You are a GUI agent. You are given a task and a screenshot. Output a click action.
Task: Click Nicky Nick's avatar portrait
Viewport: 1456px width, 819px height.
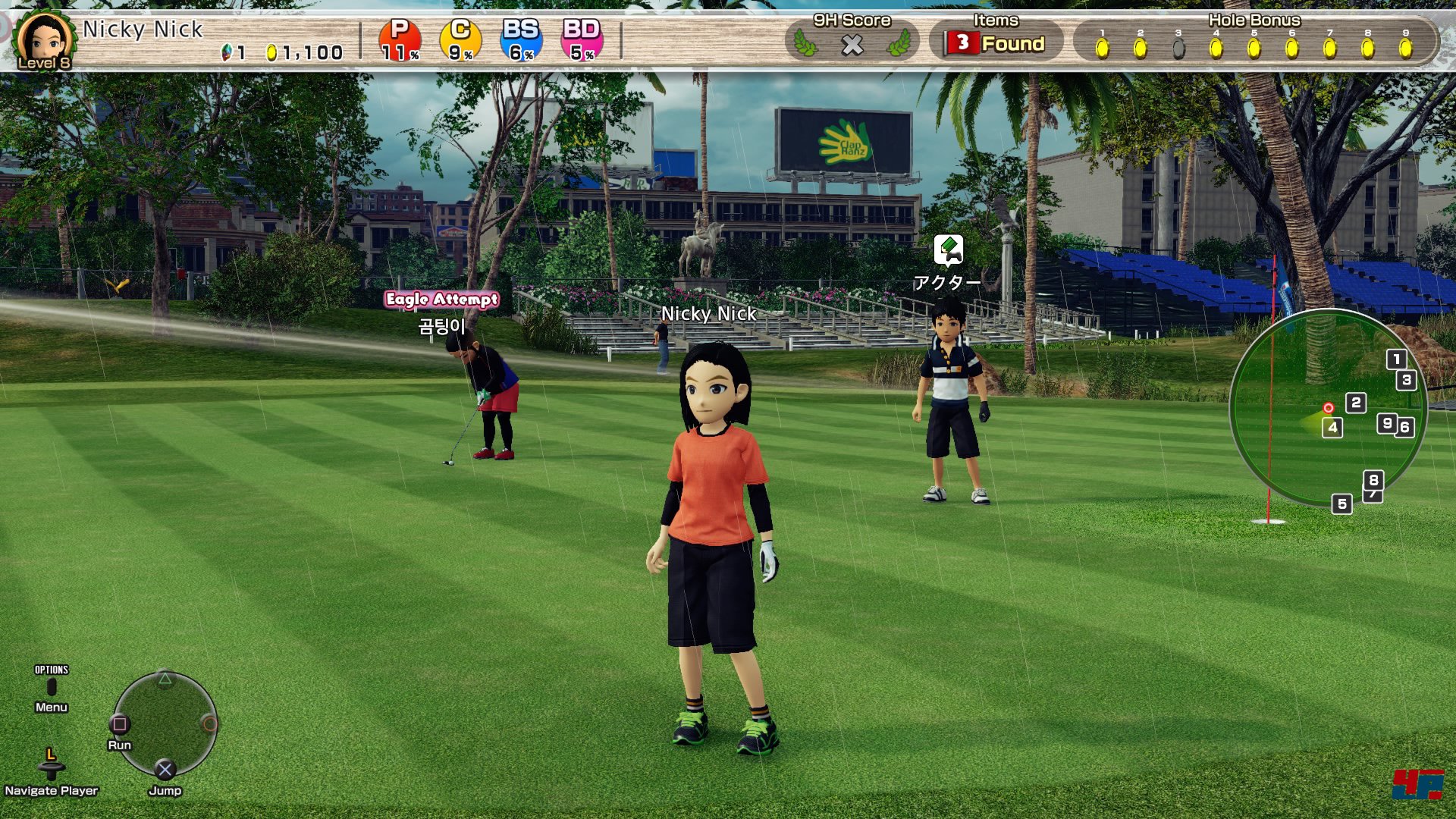coord(44,39)
